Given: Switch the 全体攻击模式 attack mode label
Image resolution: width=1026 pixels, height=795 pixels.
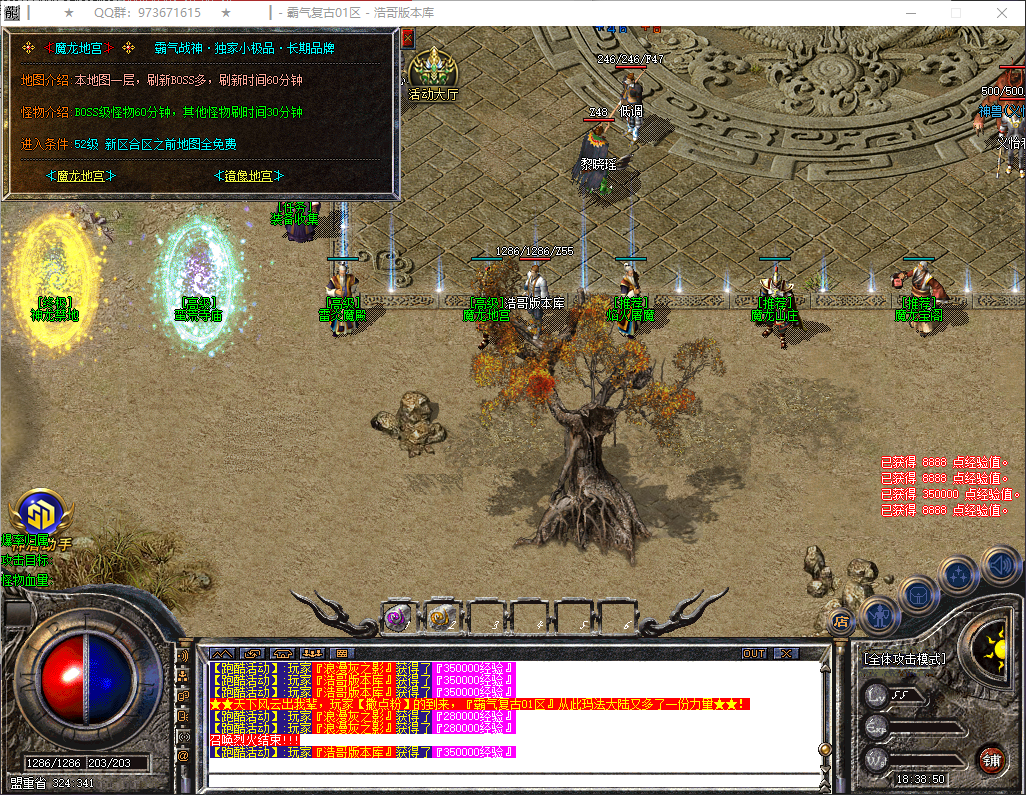Looking at the screenshot, I should click(904, 659).
